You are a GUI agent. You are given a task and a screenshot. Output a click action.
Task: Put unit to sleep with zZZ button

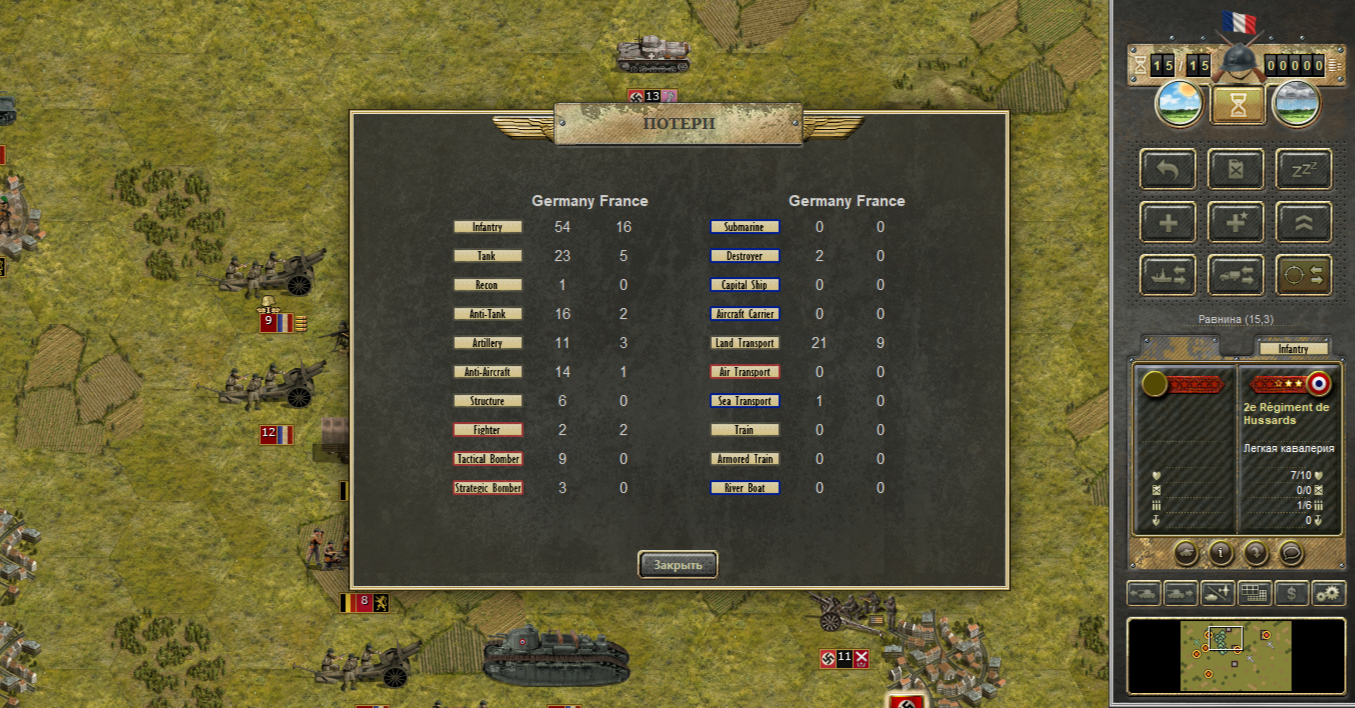pyautogui.click(x=1303, y=169)
